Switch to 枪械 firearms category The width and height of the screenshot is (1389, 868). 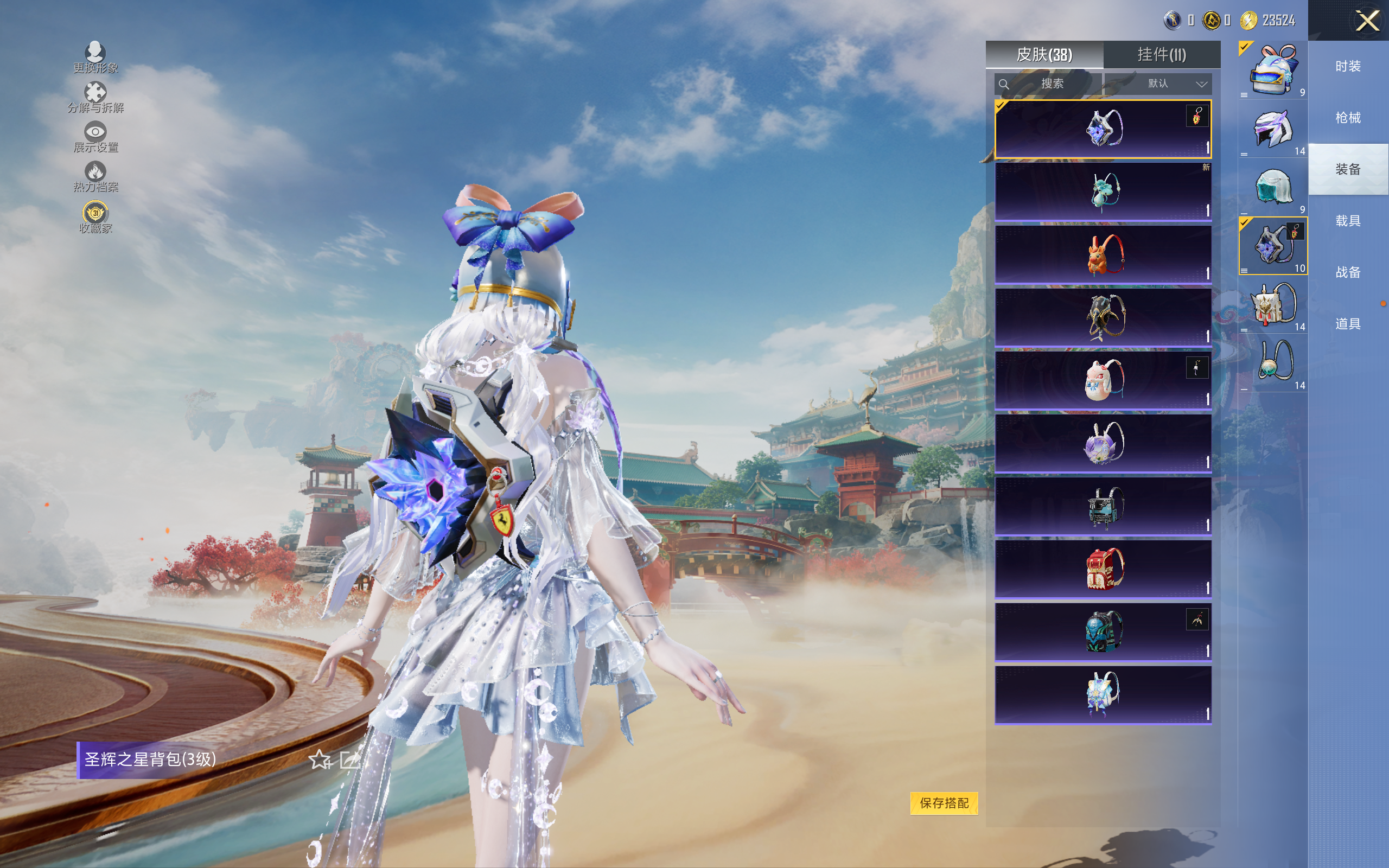coord(1348,118)
